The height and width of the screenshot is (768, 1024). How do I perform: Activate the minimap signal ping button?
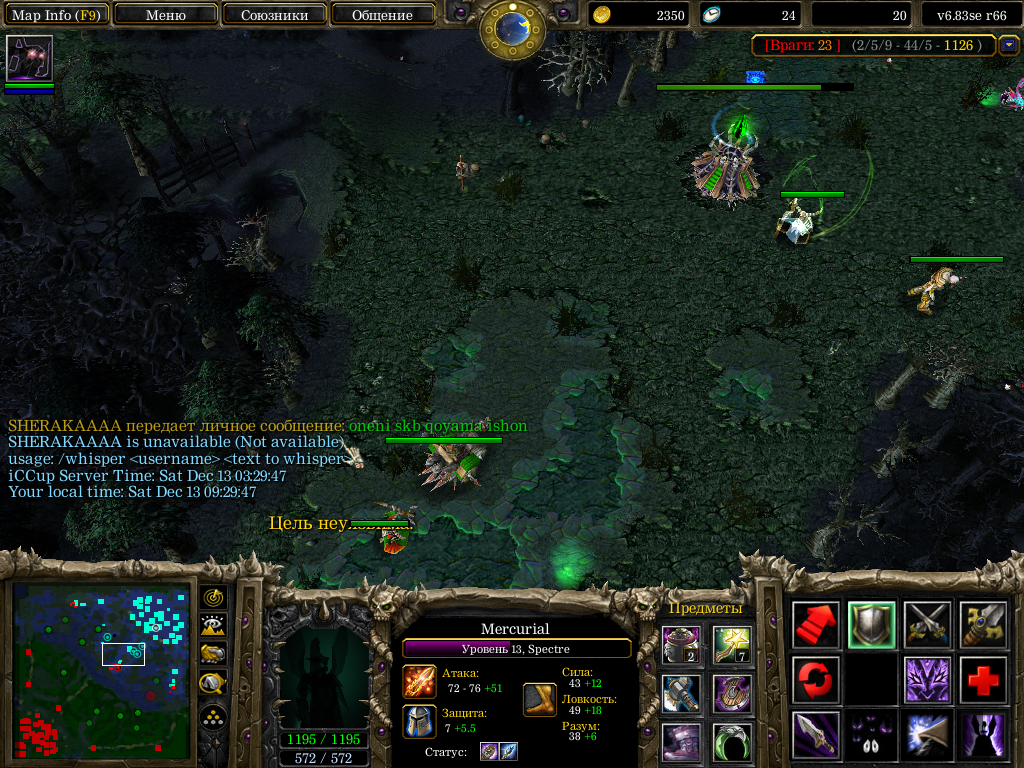pos(213,597)
